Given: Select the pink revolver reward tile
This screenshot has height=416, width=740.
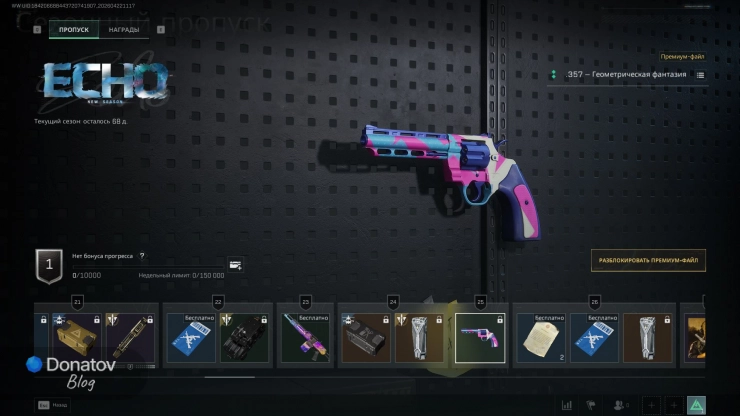Looking at the screenshot, I should pyautogui.click(x=479, y=337).
